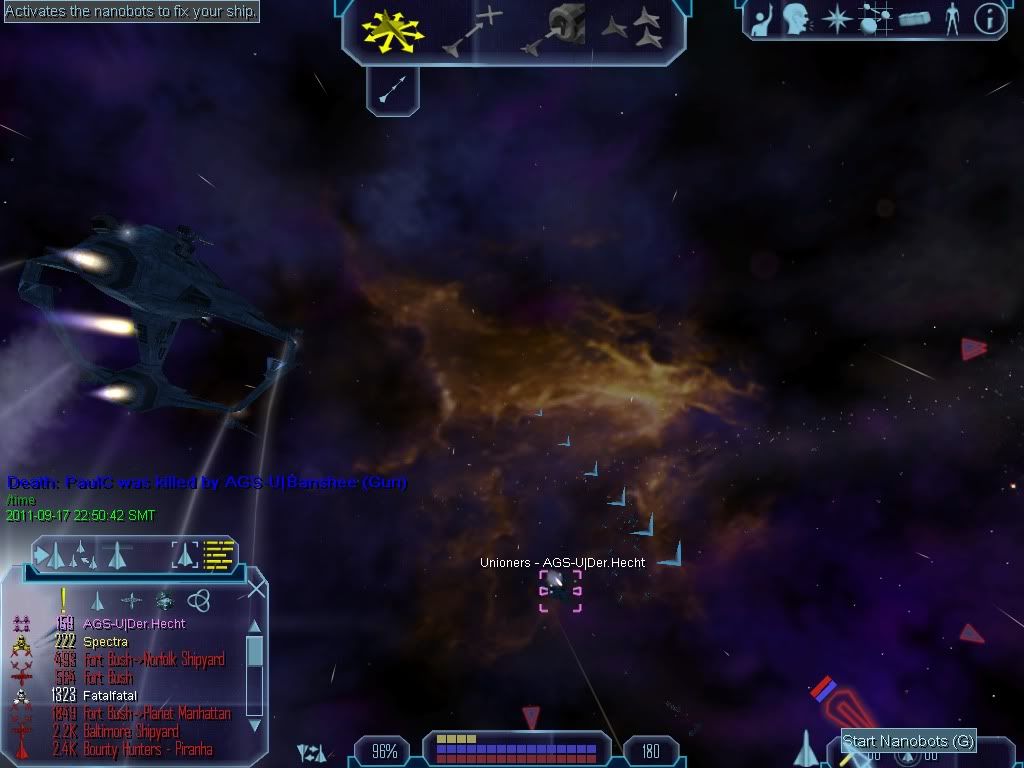The width and height of the screenshot is (1024, 768).
Task: Open the talking-head story log icon
Action: coord(797,19)
